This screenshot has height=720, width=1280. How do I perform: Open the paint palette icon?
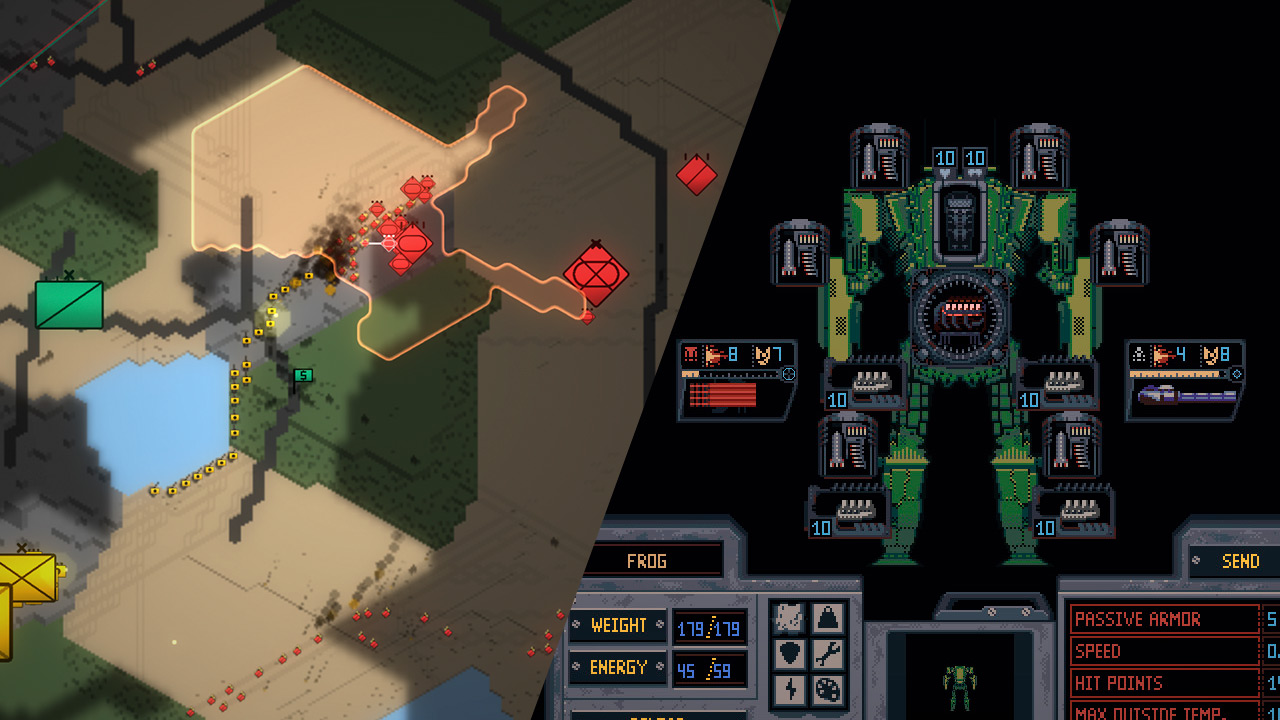click(x=826, y=690)
